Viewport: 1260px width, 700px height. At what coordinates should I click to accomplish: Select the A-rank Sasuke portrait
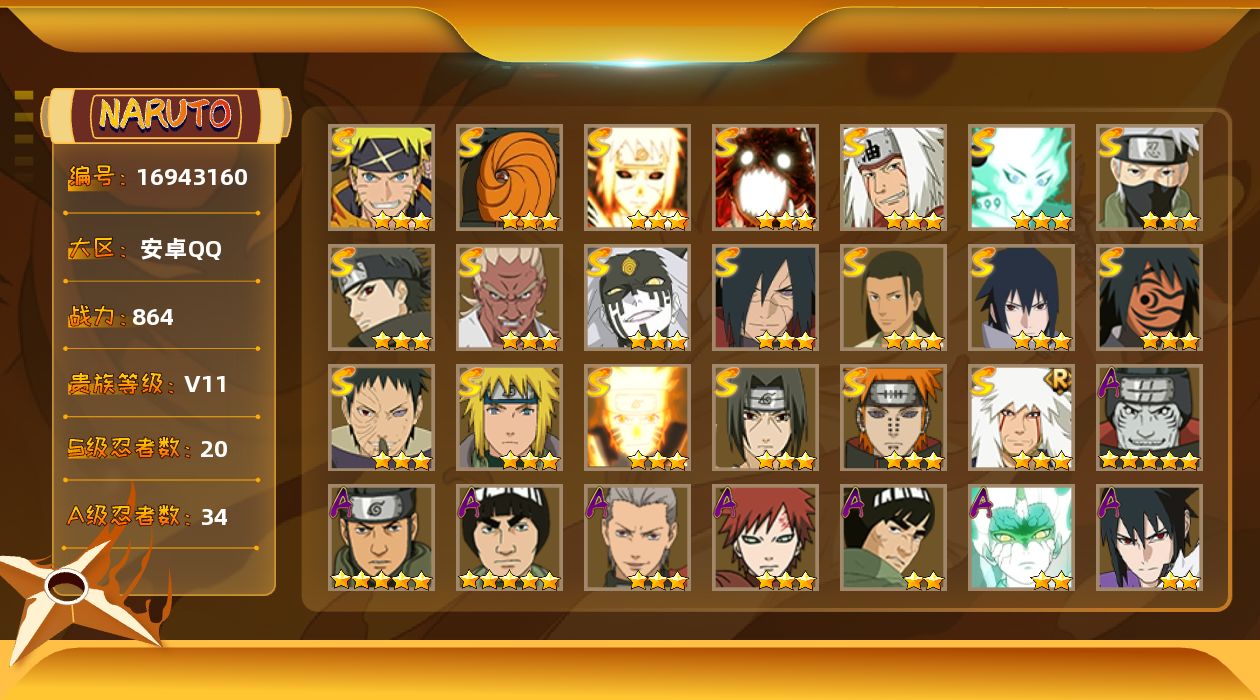pos(1149,538)
